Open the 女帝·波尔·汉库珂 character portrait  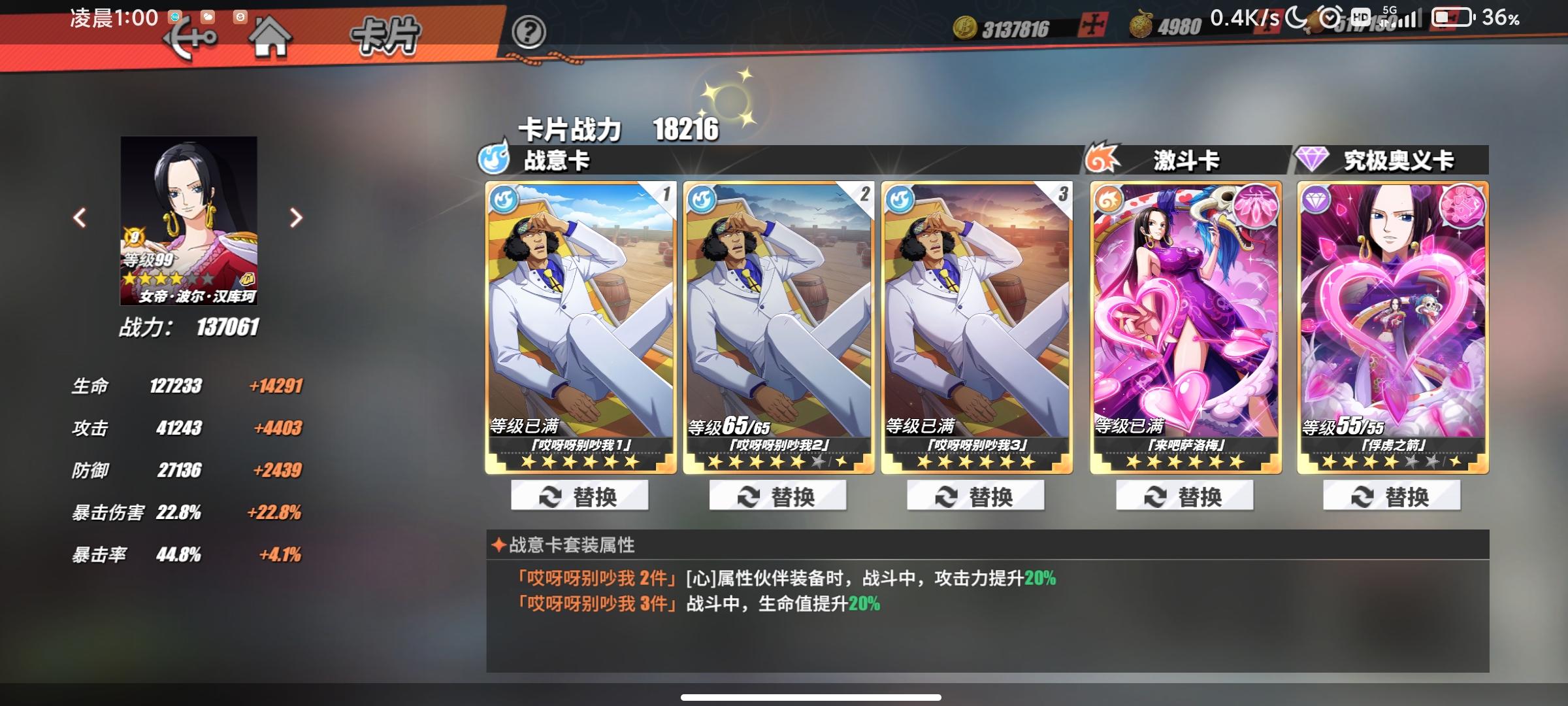188,220
